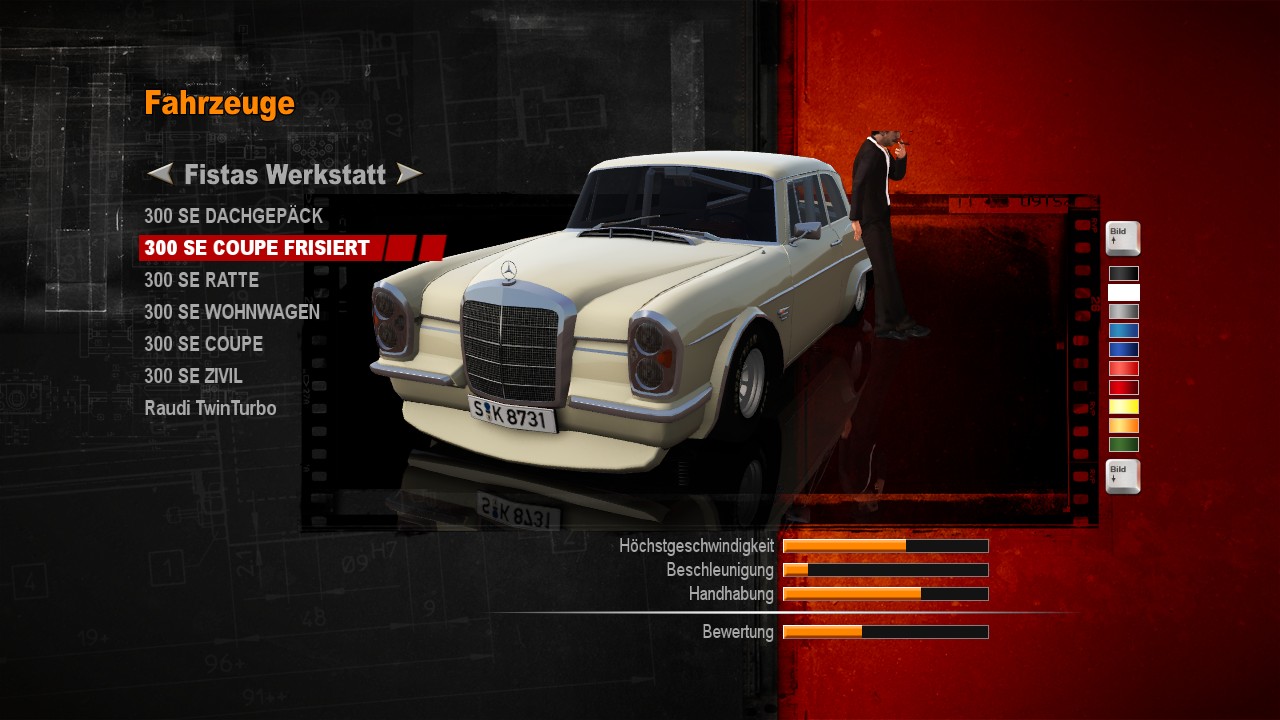Choose the 300 SE COUPE FRISIERT entry

[x=257, y=248]
